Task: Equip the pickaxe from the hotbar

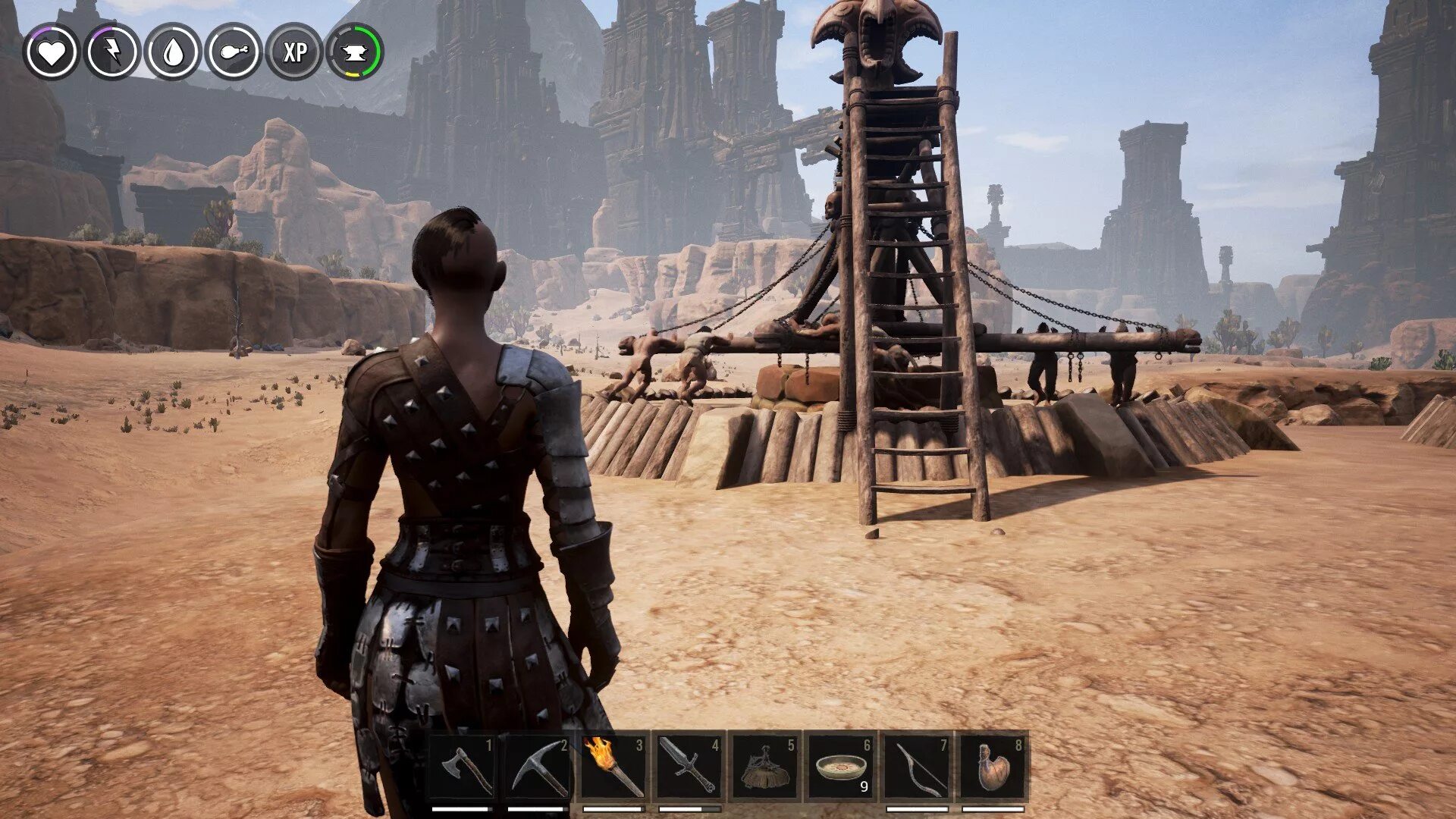Action: [x=538, y=767]
